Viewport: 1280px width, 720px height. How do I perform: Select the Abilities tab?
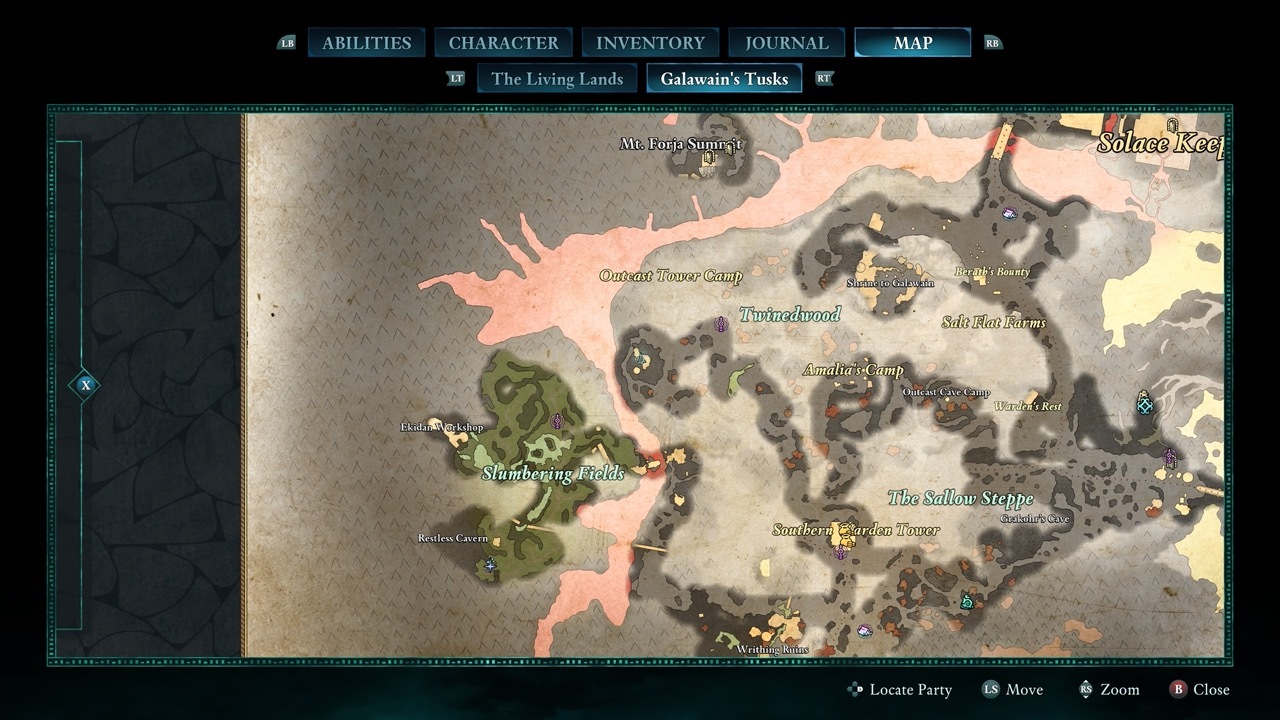coord(366,42)
